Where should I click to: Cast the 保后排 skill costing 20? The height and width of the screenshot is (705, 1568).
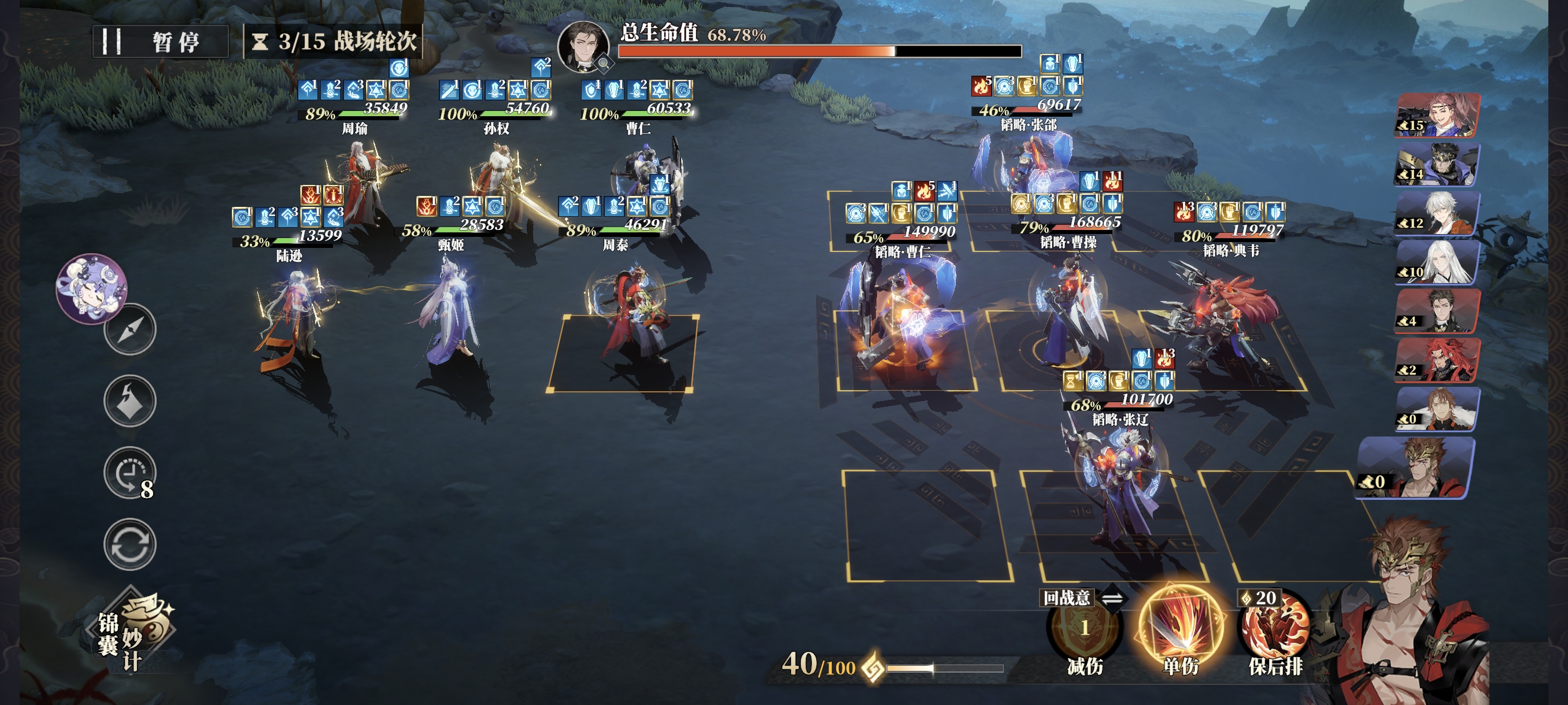pyautogui.click(x=1275, y=629)
